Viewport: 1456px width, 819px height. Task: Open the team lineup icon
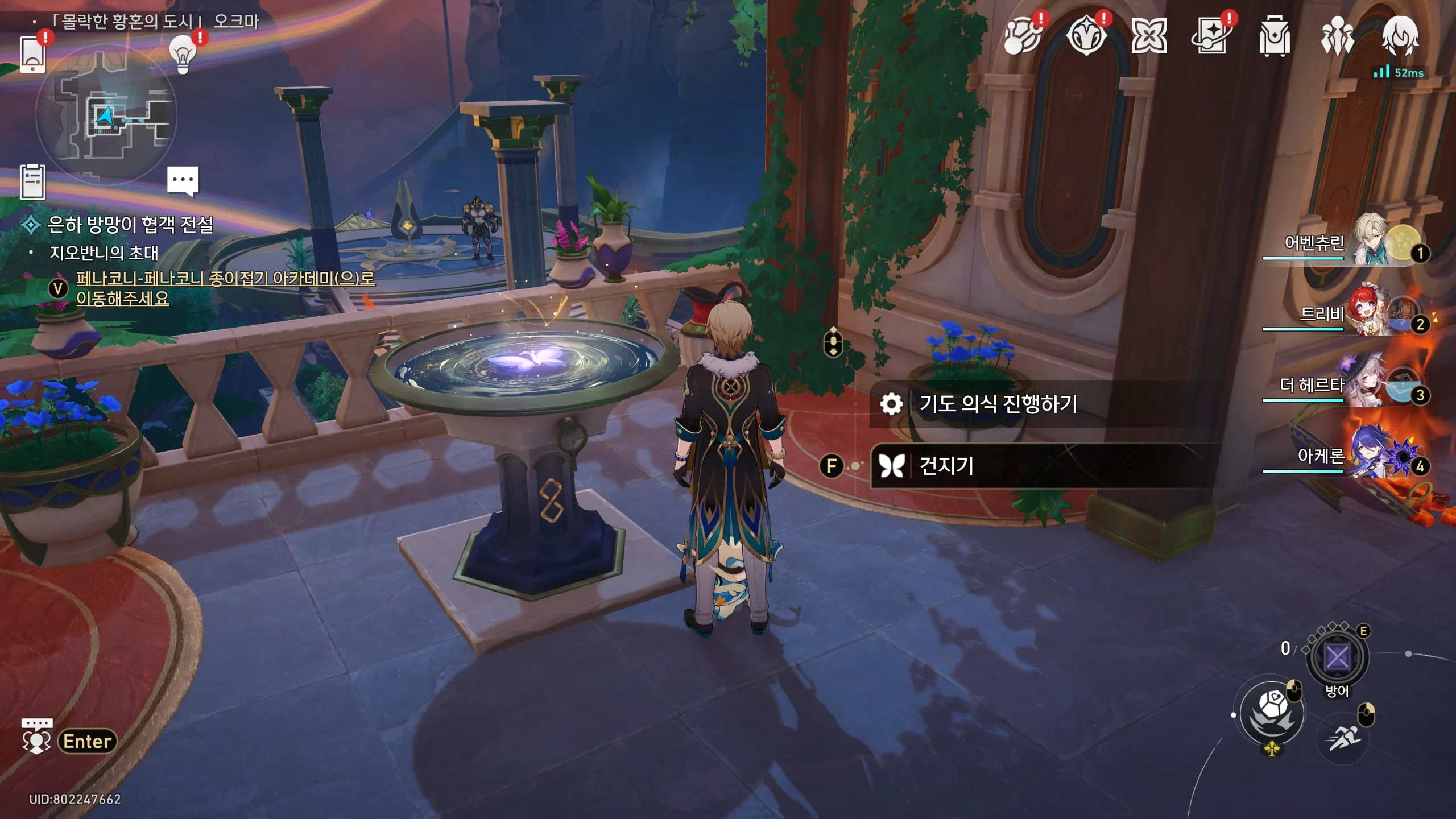(x=1337, y=36)
